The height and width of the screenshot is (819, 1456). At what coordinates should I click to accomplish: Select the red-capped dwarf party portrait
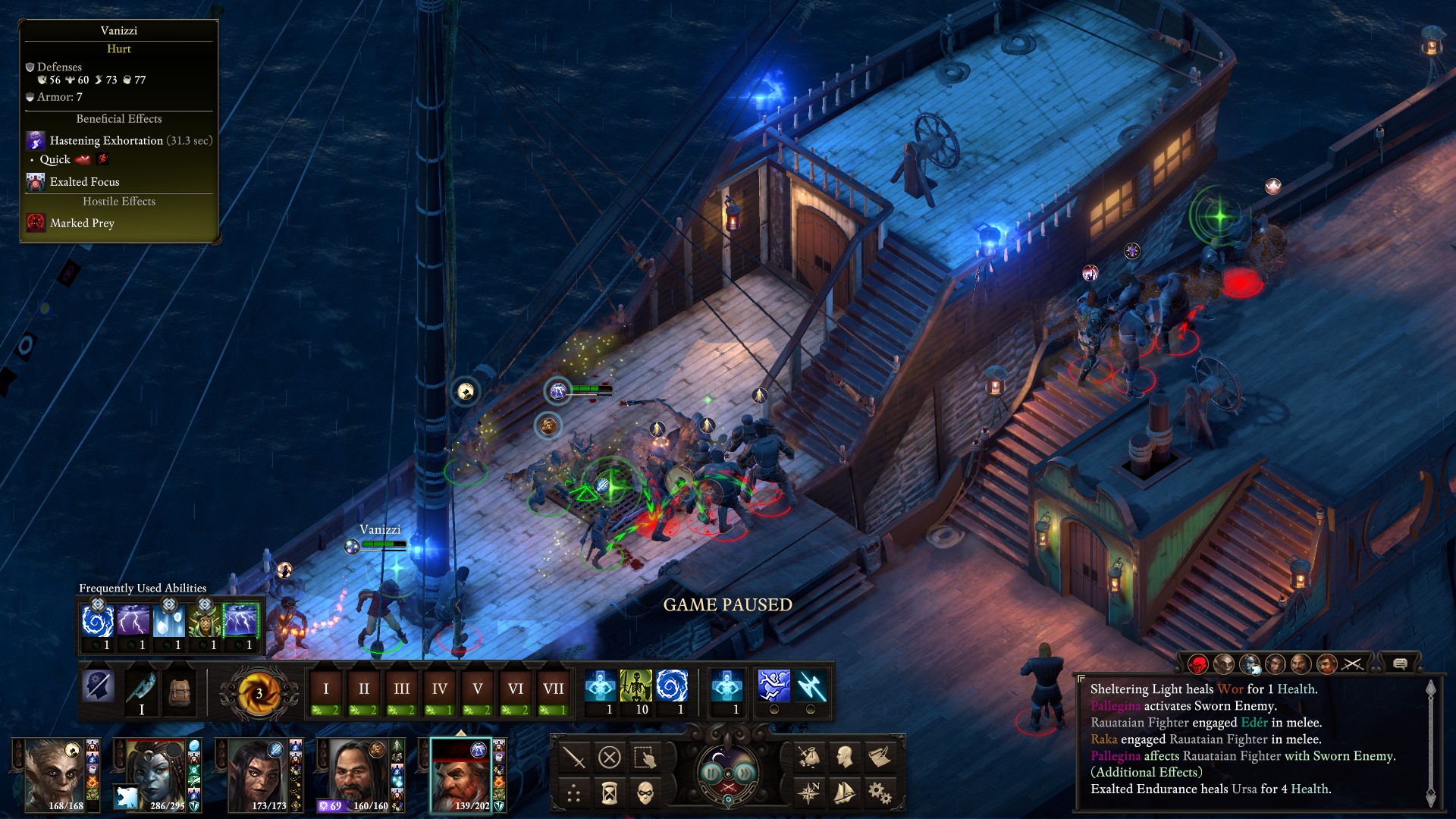(x=460, y=775)
